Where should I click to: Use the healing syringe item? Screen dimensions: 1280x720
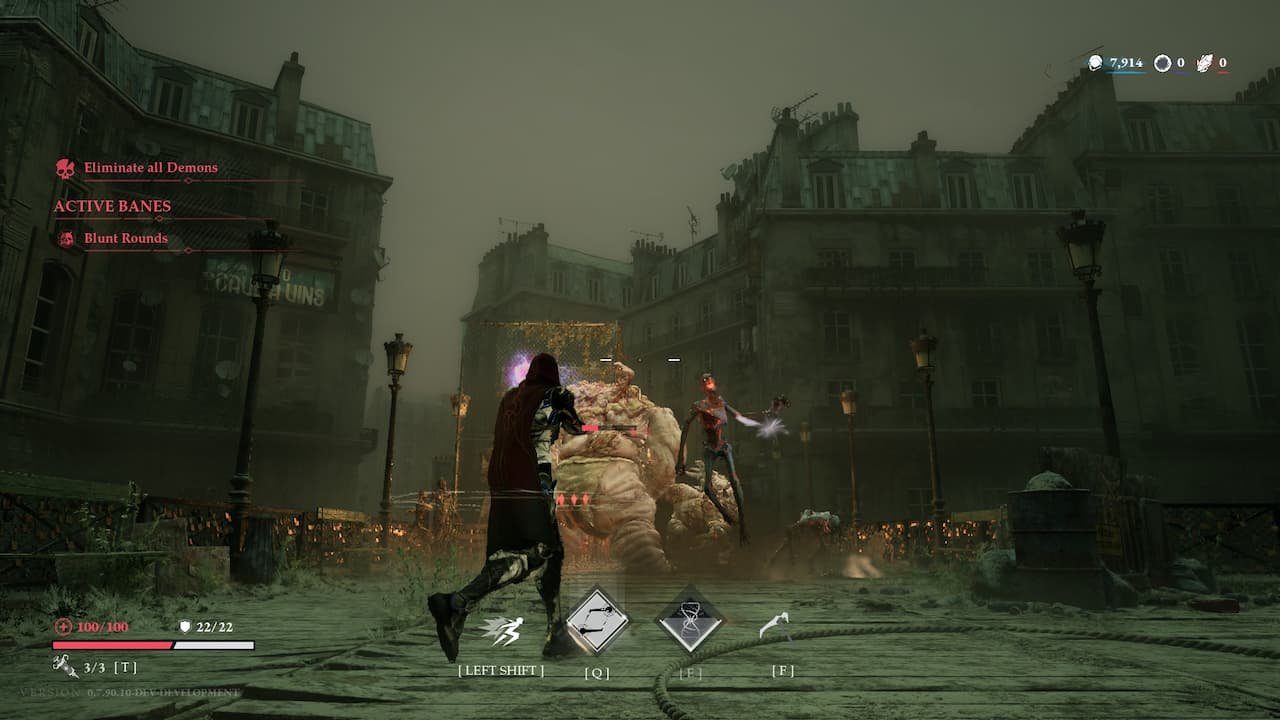click(x=66, y=666)
